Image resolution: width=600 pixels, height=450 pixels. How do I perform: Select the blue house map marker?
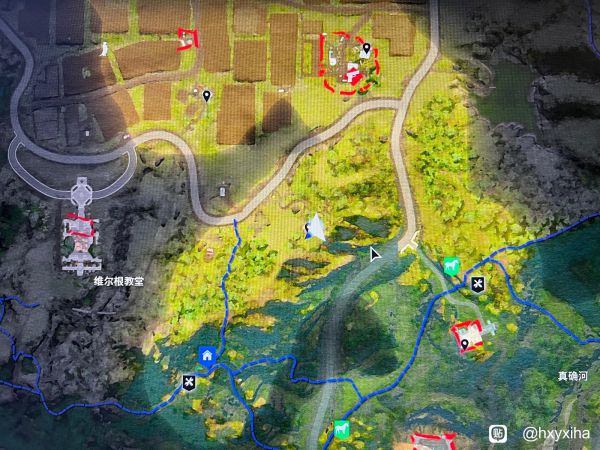[x=206, y=355]
